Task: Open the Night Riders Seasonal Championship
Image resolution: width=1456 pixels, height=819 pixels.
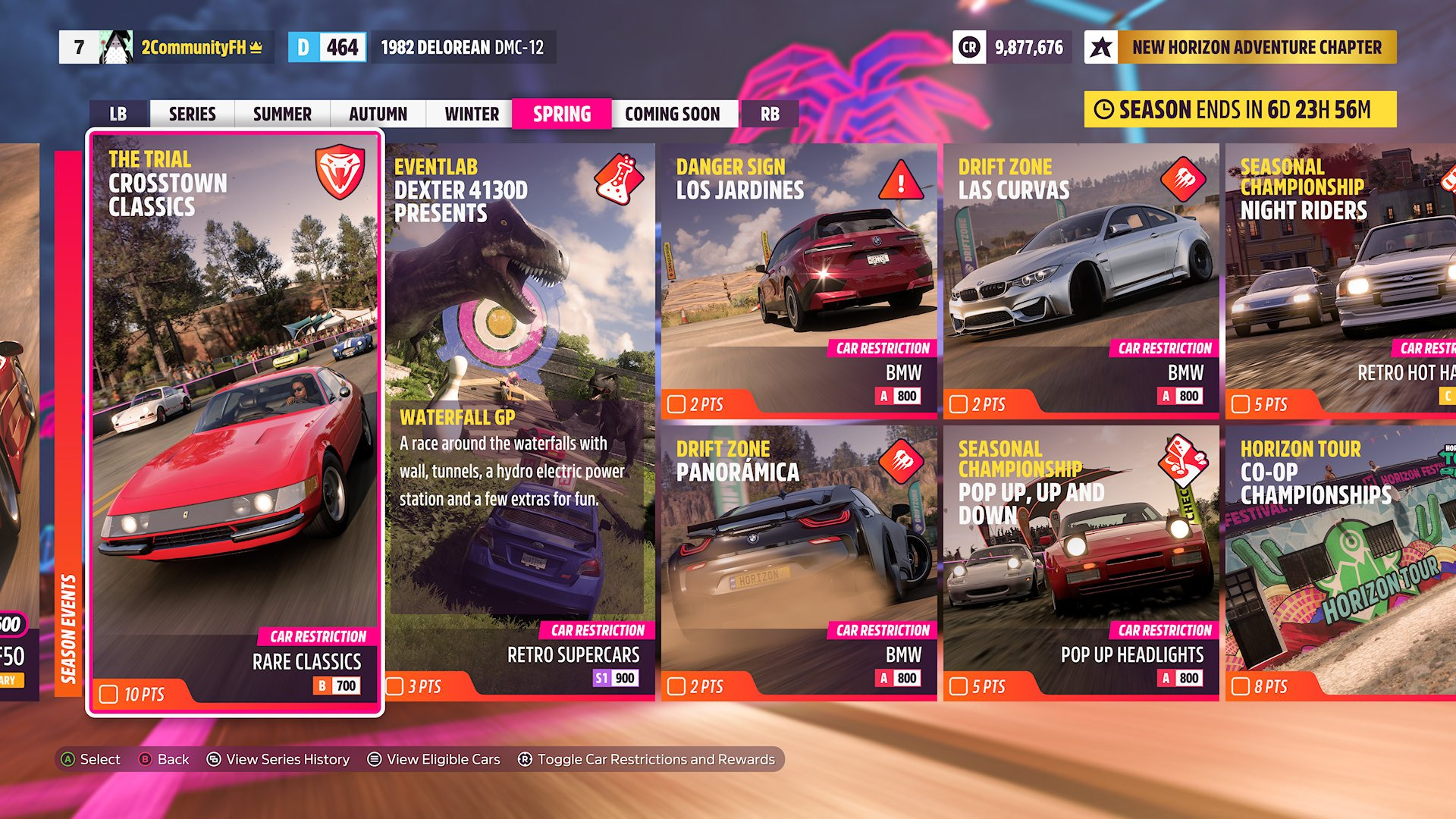Action: pyautogui.click(x=1341, y=280)
